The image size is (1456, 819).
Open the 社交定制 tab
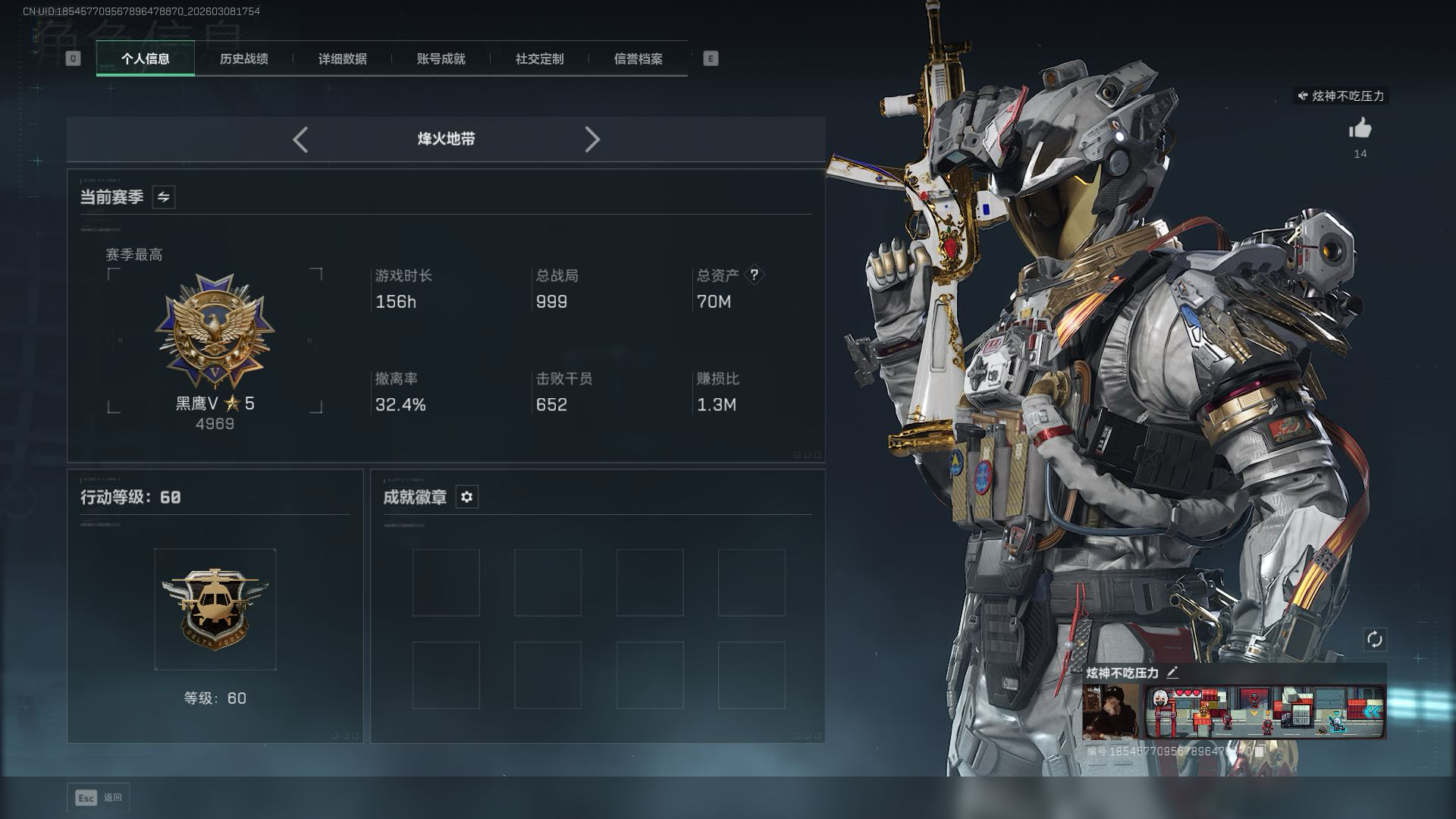[x=539, y=58]
